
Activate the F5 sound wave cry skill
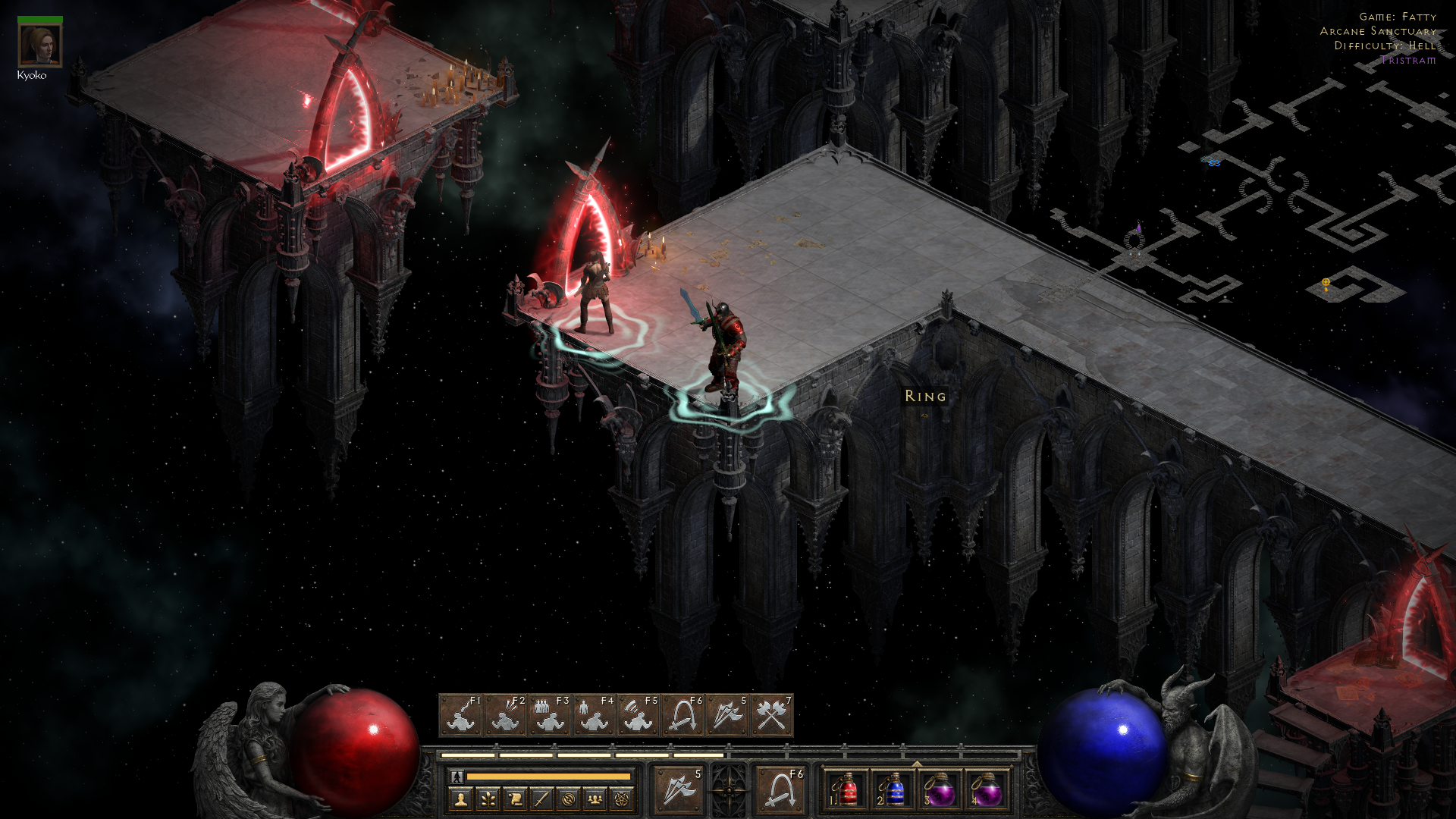[639, 715]
